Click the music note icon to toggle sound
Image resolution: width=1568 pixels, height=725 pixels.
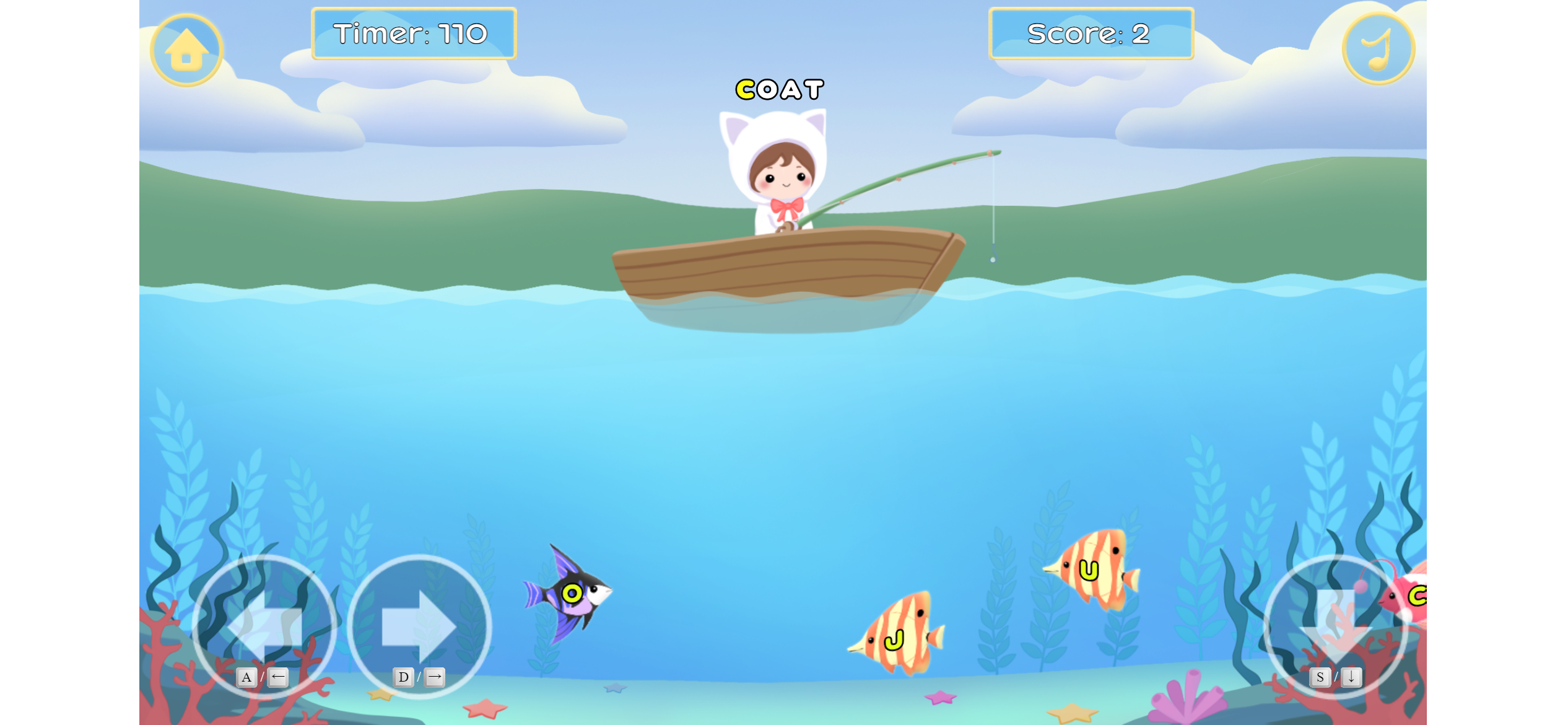tap(1377, 50)
